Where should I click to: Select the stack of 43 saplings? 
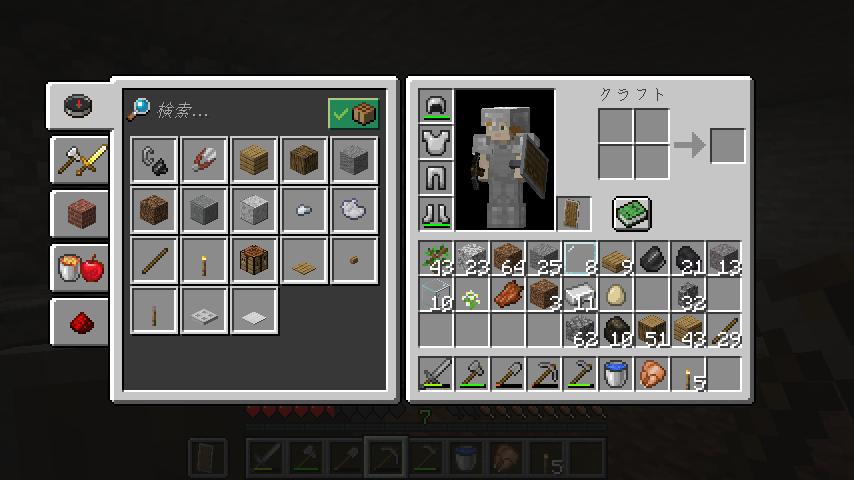tap(436, 259)
